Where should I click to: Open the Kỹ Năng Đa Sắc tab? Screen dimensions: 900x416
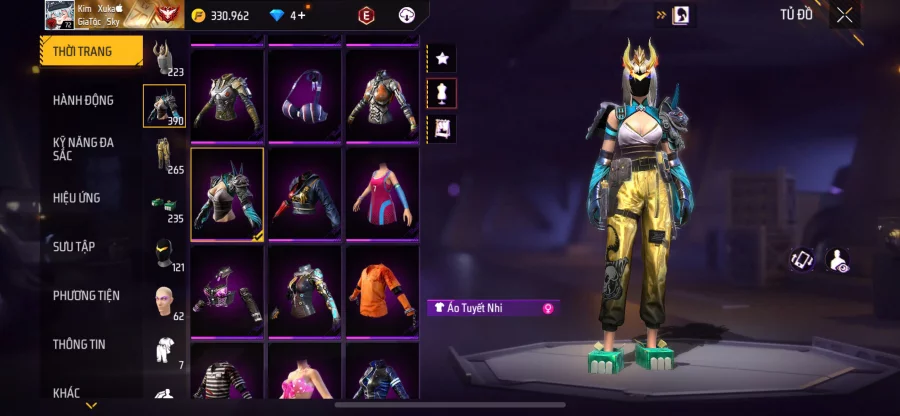pos(84,149)
